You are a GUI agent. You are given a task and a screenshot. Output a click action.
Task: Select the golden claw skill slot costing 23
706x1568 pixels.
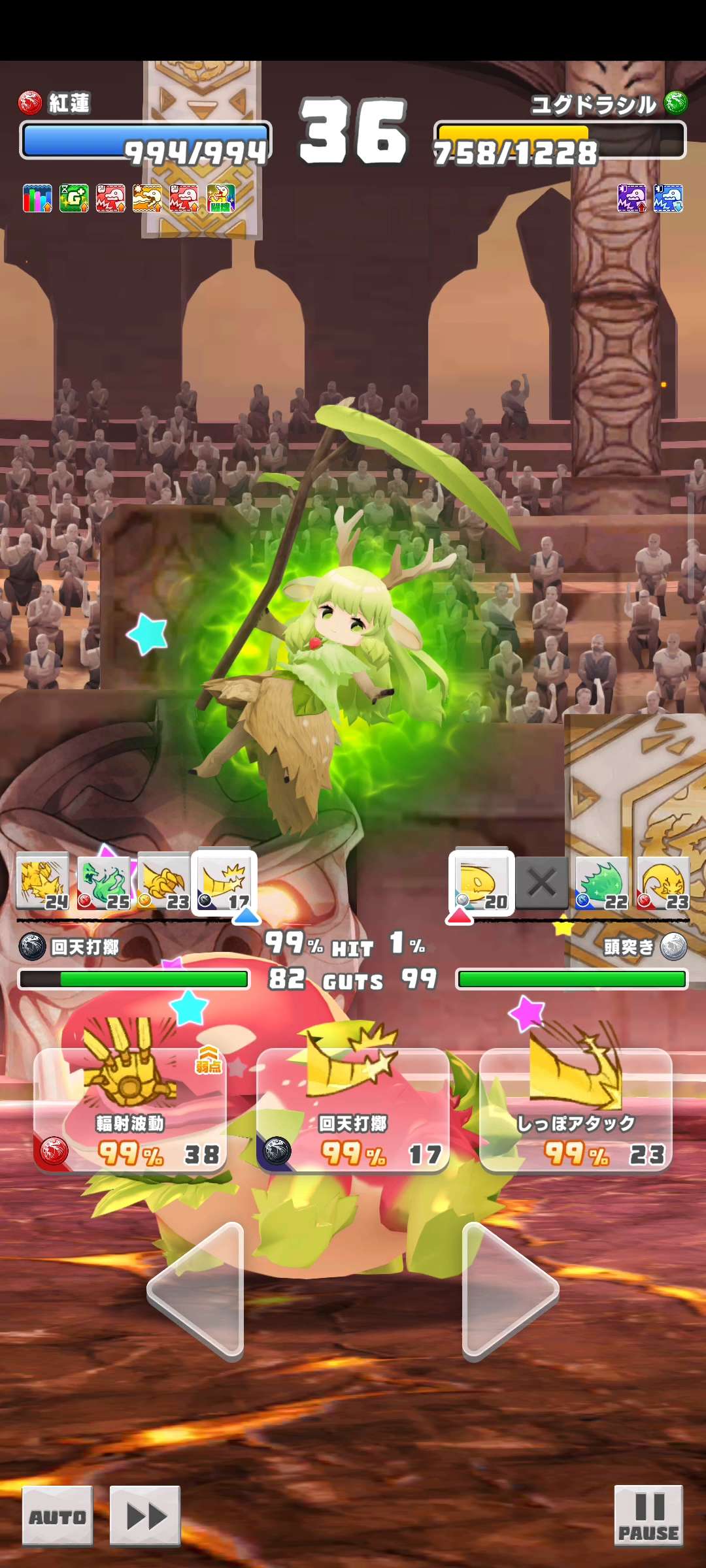coord(163,883)
